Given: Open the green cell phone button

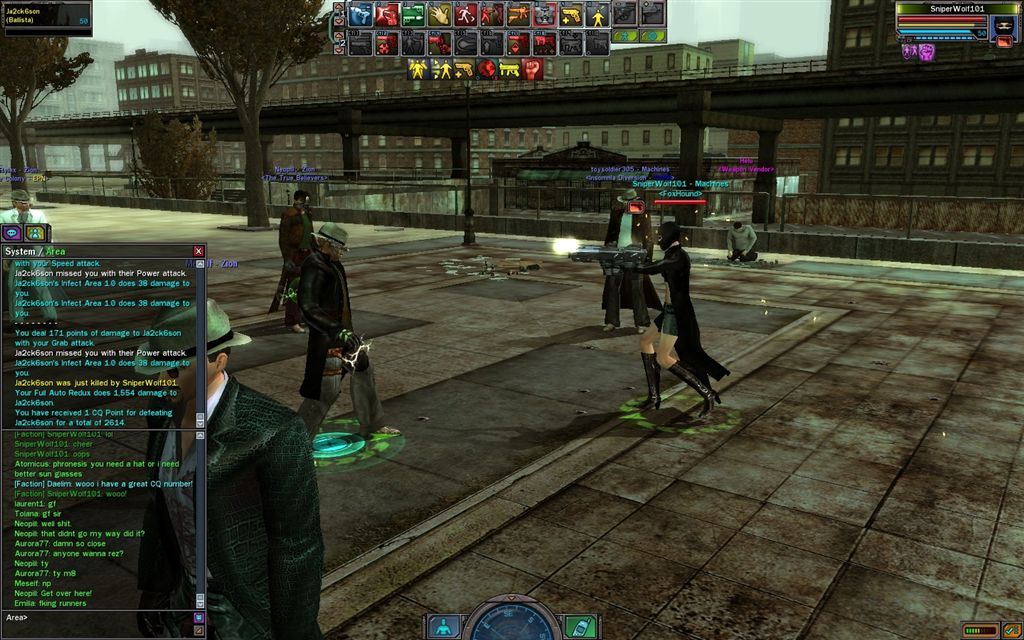Looking at the screenshot, I should (x=580, y=627).
